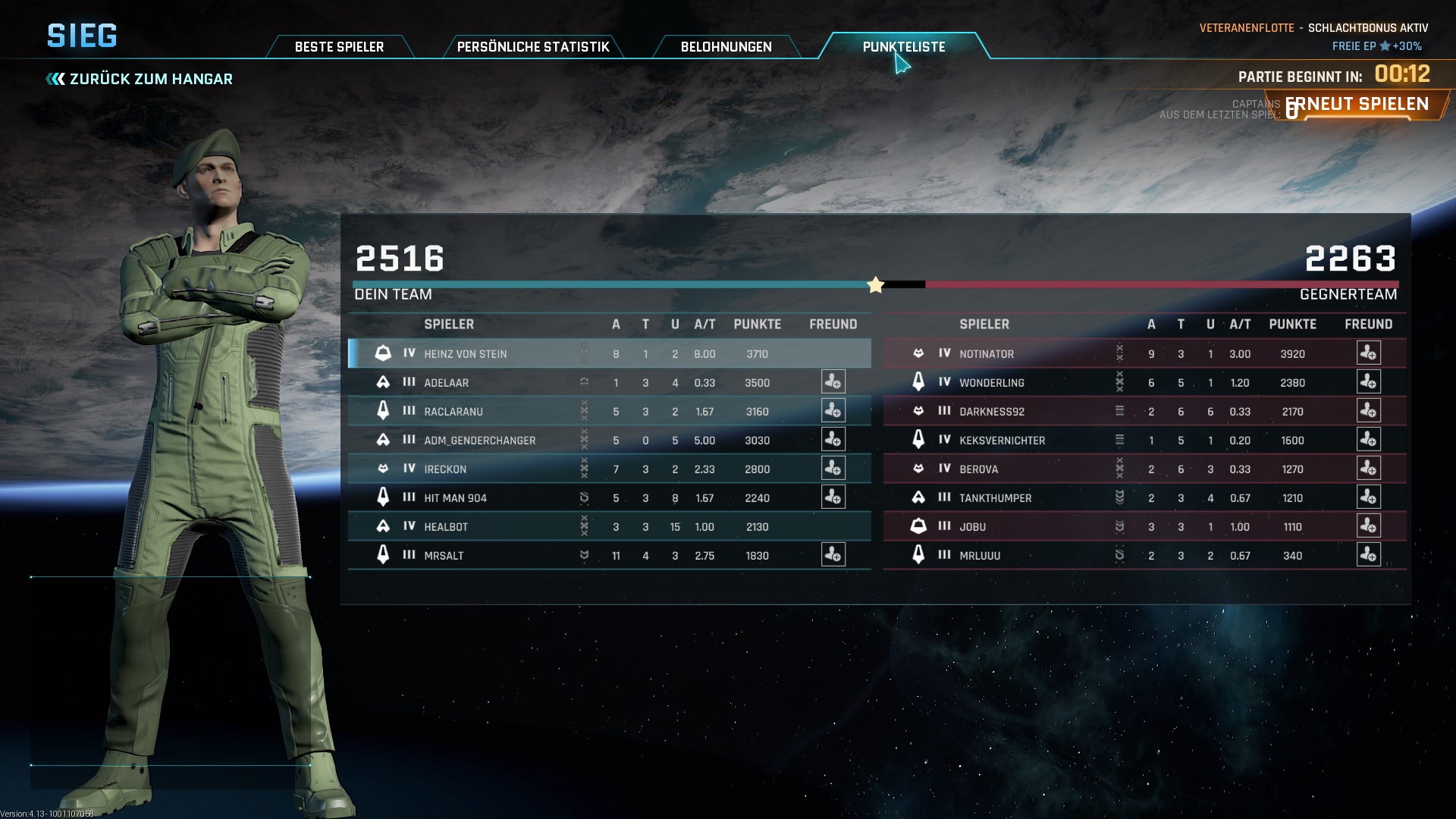Add Keksvernichter to friends
1456x819 pixels.
(x=1368, y=440)
